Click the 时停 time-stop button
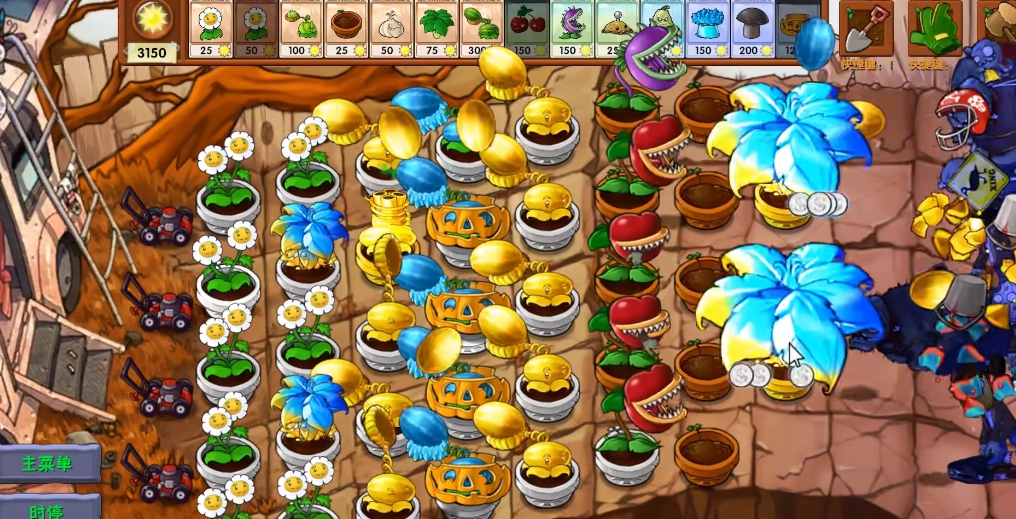The width and height of the screenshot is (1016, 519). 50,508
